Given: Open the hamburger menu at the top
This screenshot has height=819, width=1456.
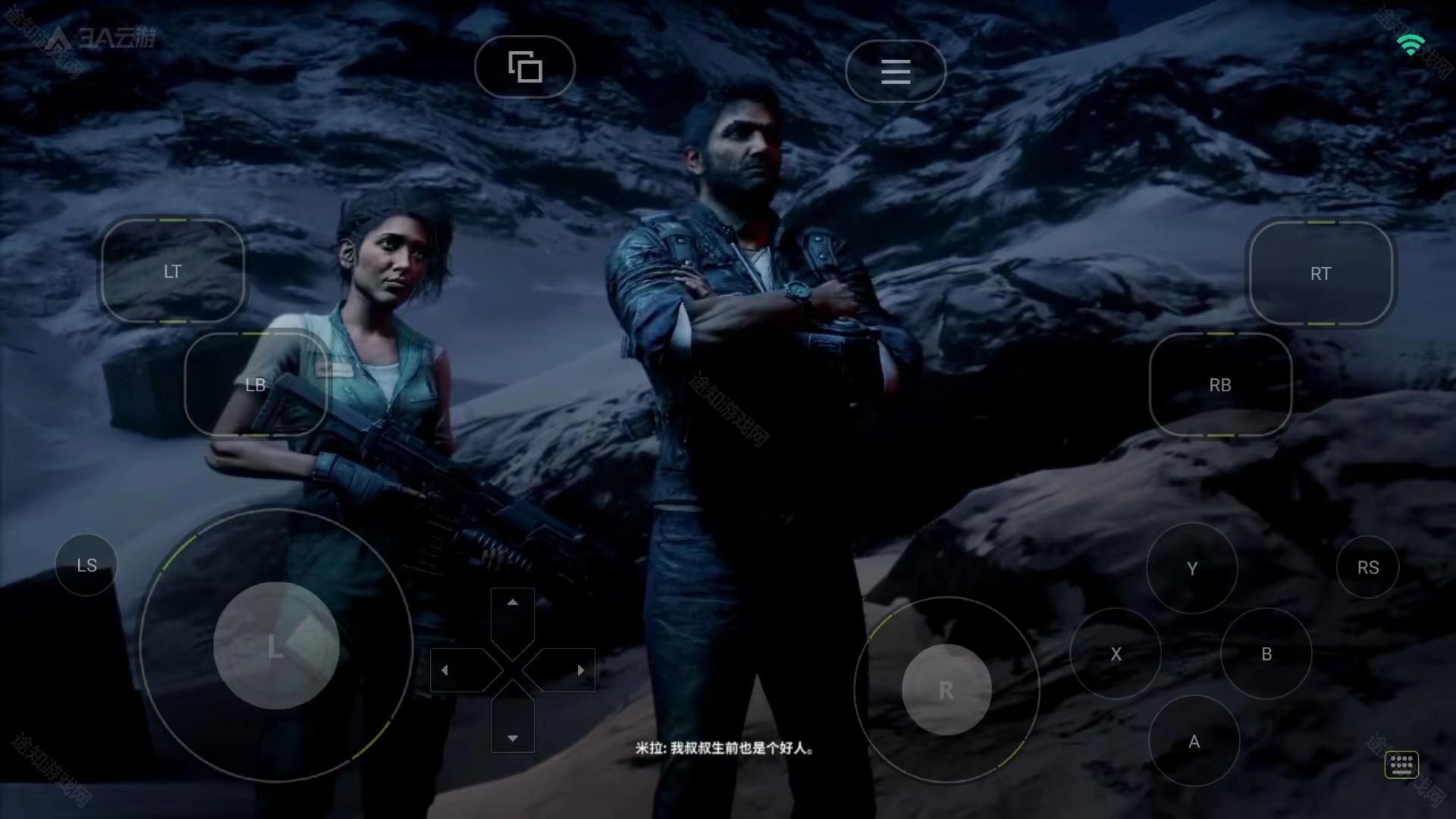Looking at the screenshot, I should point(896,71).
